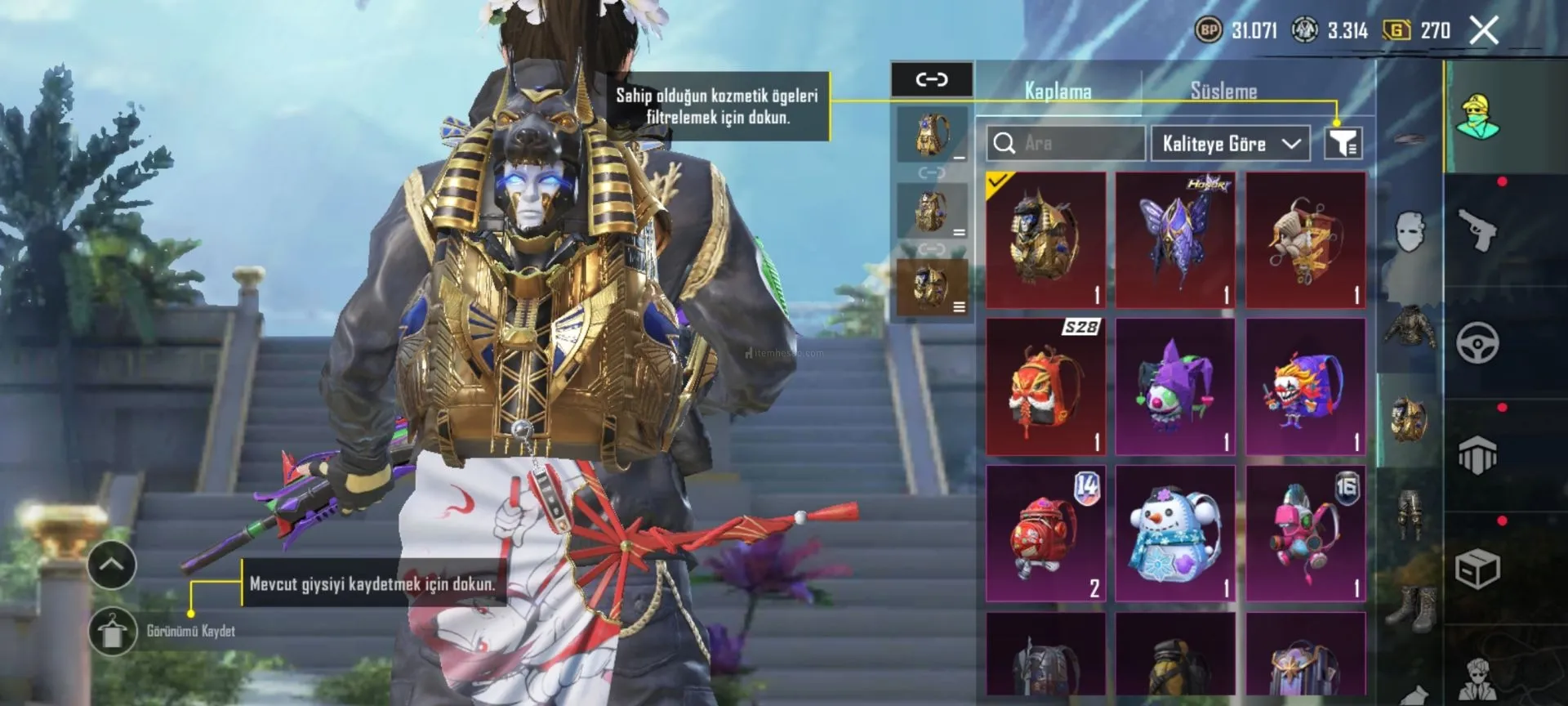
Task: Open the steering wheel vehicle category
Action: (1477, 343)
